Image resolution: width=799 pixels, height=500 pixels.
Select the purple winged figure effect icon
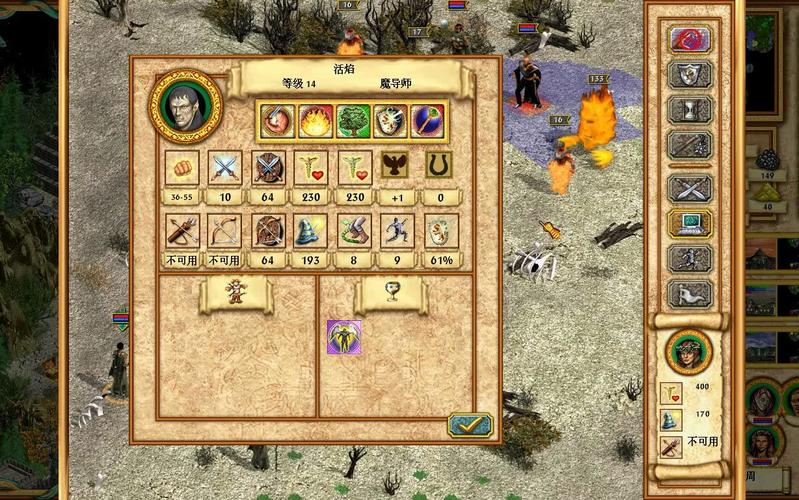coord(344,337)
